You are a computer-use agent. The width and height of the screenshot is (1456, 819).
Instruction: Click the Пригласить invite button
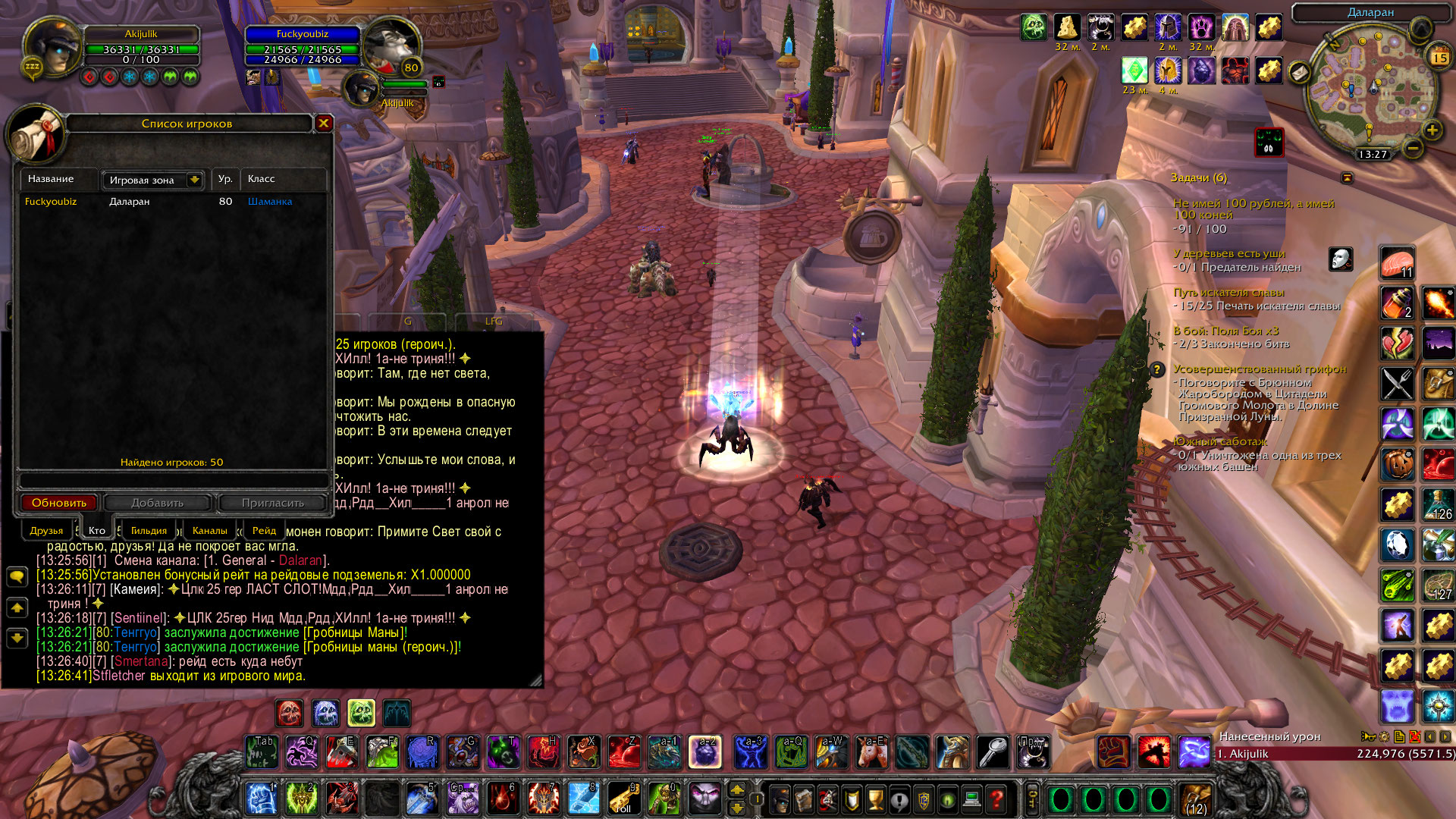pyautogui.click(x=272, y=503)
